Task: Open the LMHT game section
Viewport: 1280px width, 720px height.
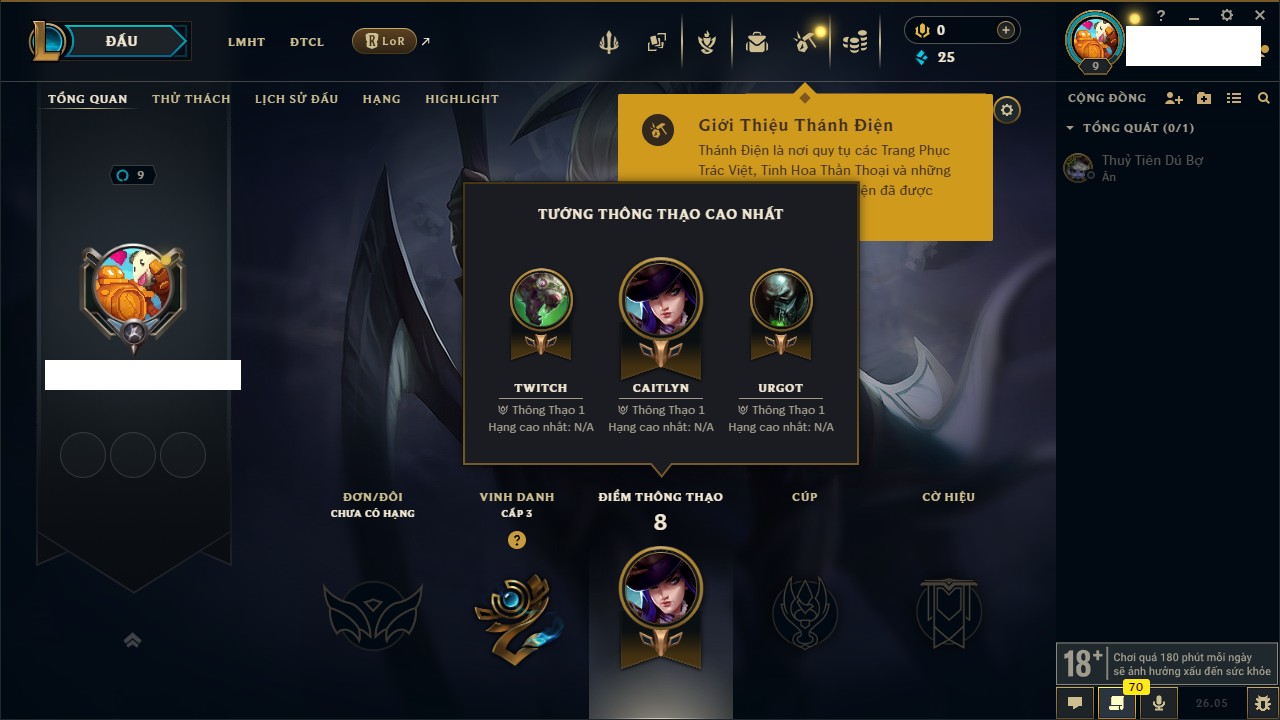Action: (246, 42)
